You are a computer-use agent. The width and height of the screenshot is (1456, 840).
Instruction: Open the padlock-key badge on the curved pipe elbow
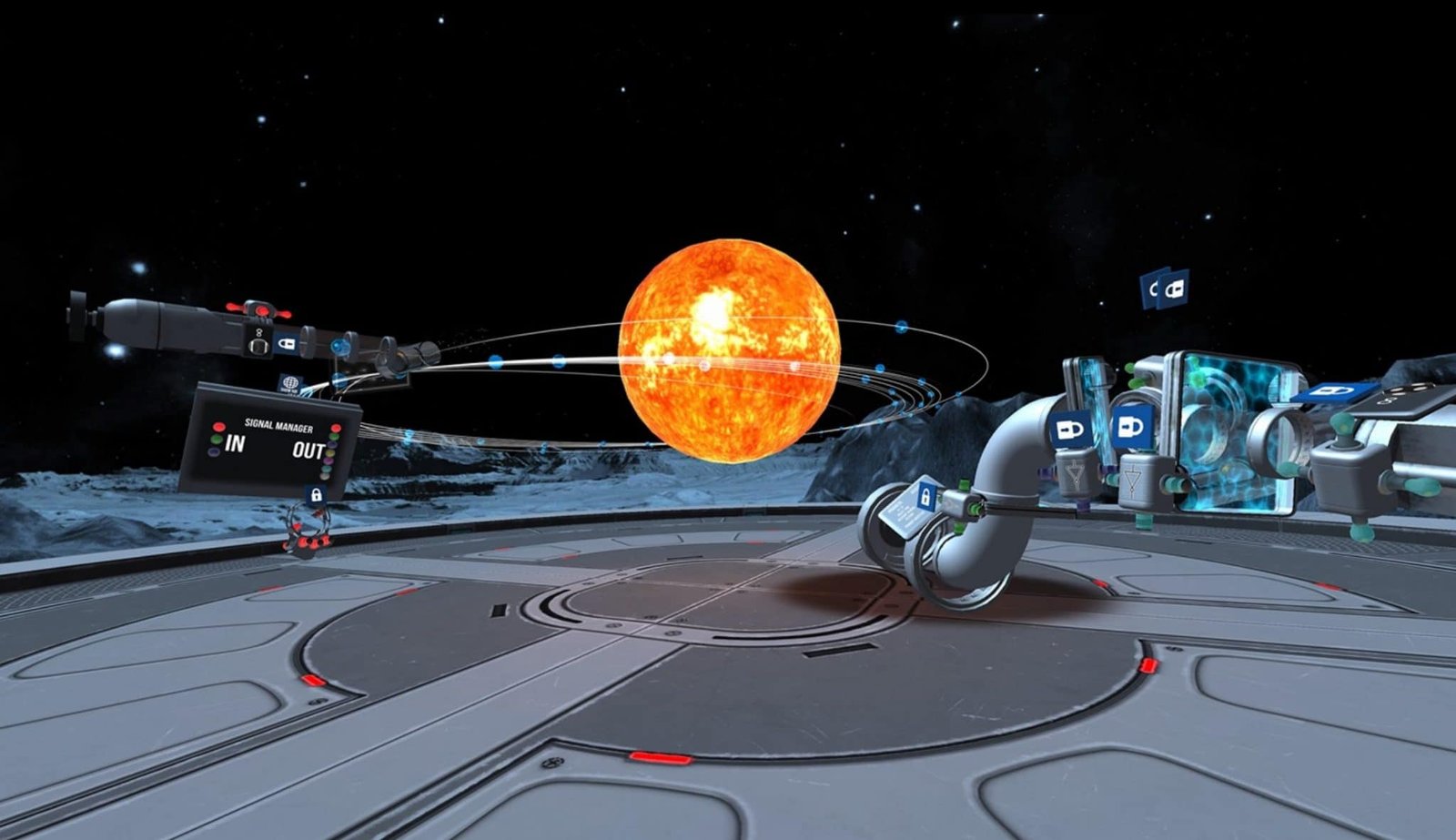coord(1071,429)
